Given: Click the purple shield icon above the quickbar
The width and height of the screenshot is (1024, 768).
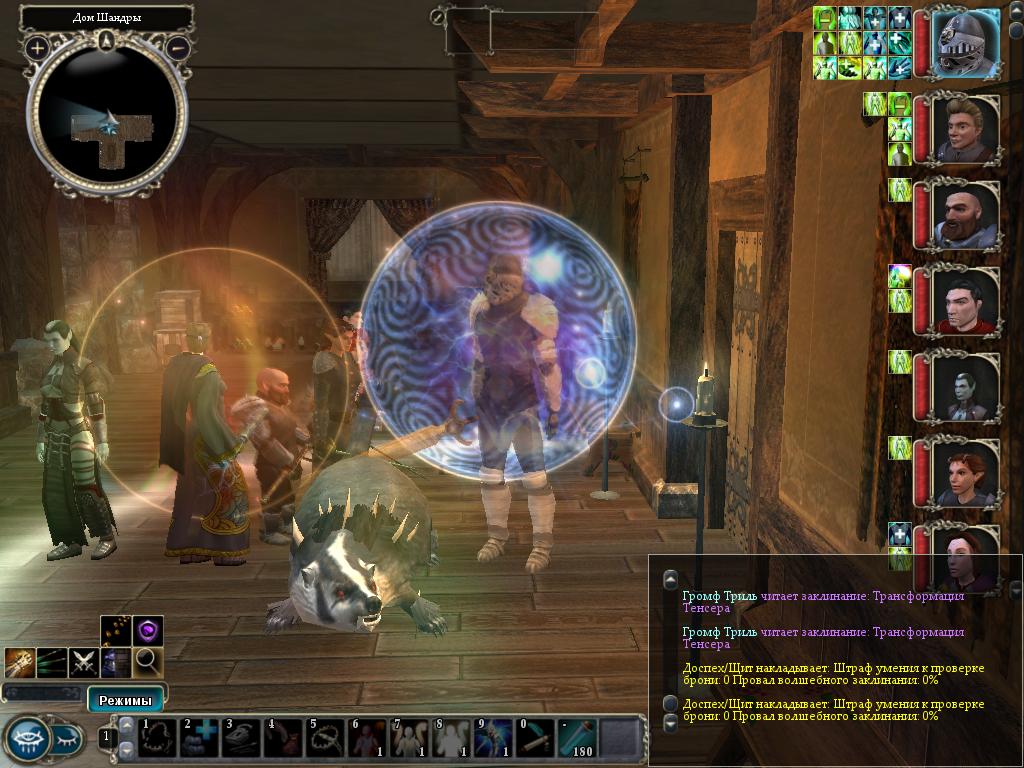Looking at the screenshot, I should click(148, 631).
